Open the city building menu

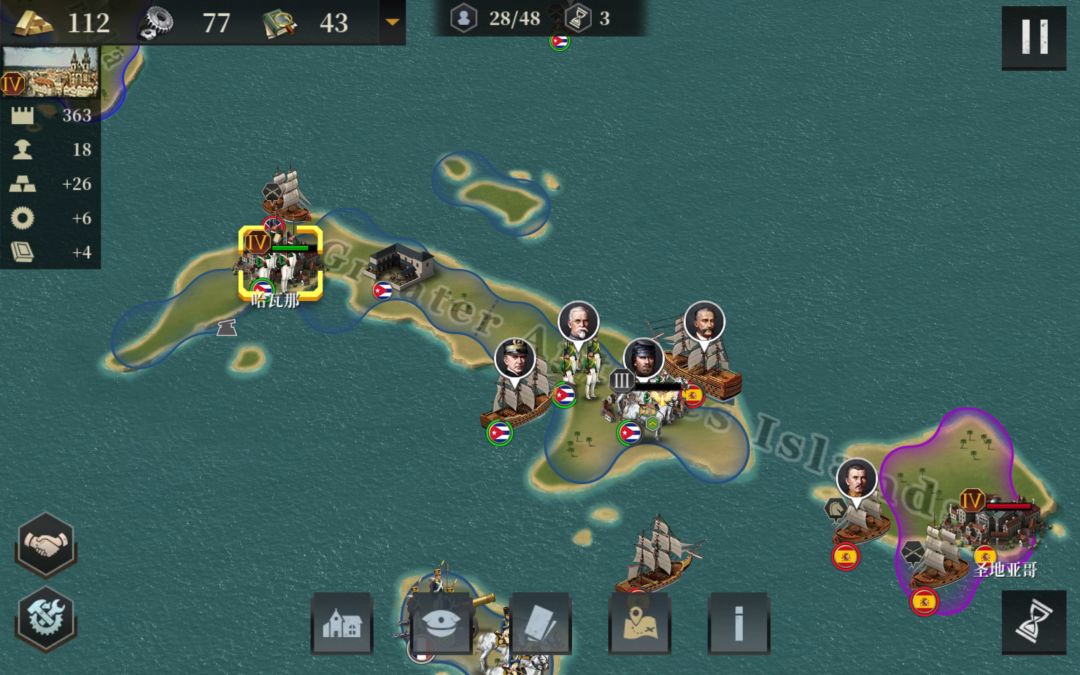click(x=342, y=623)
